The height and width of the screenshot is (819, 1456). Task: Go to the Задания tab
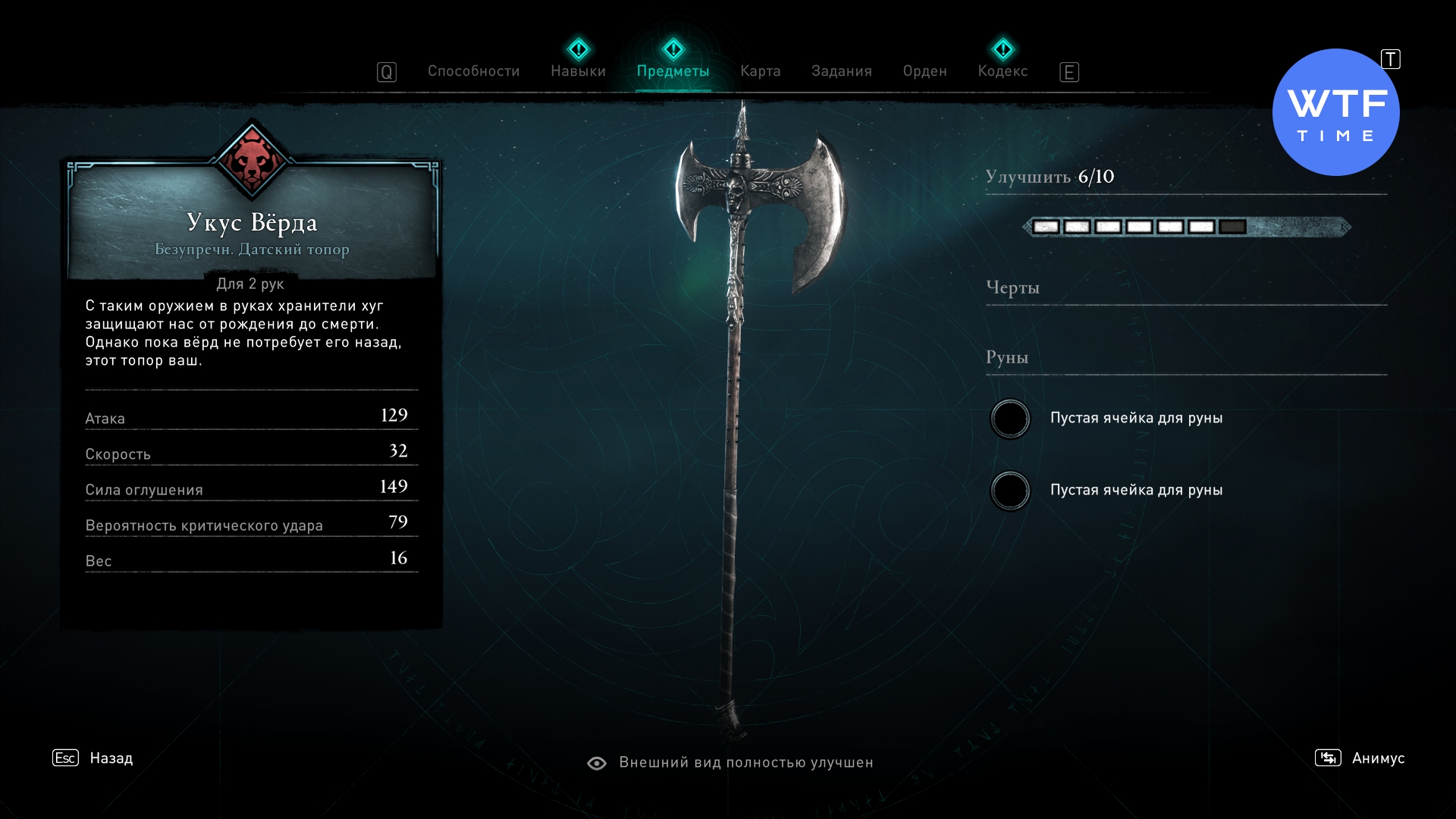click(841, 71)
